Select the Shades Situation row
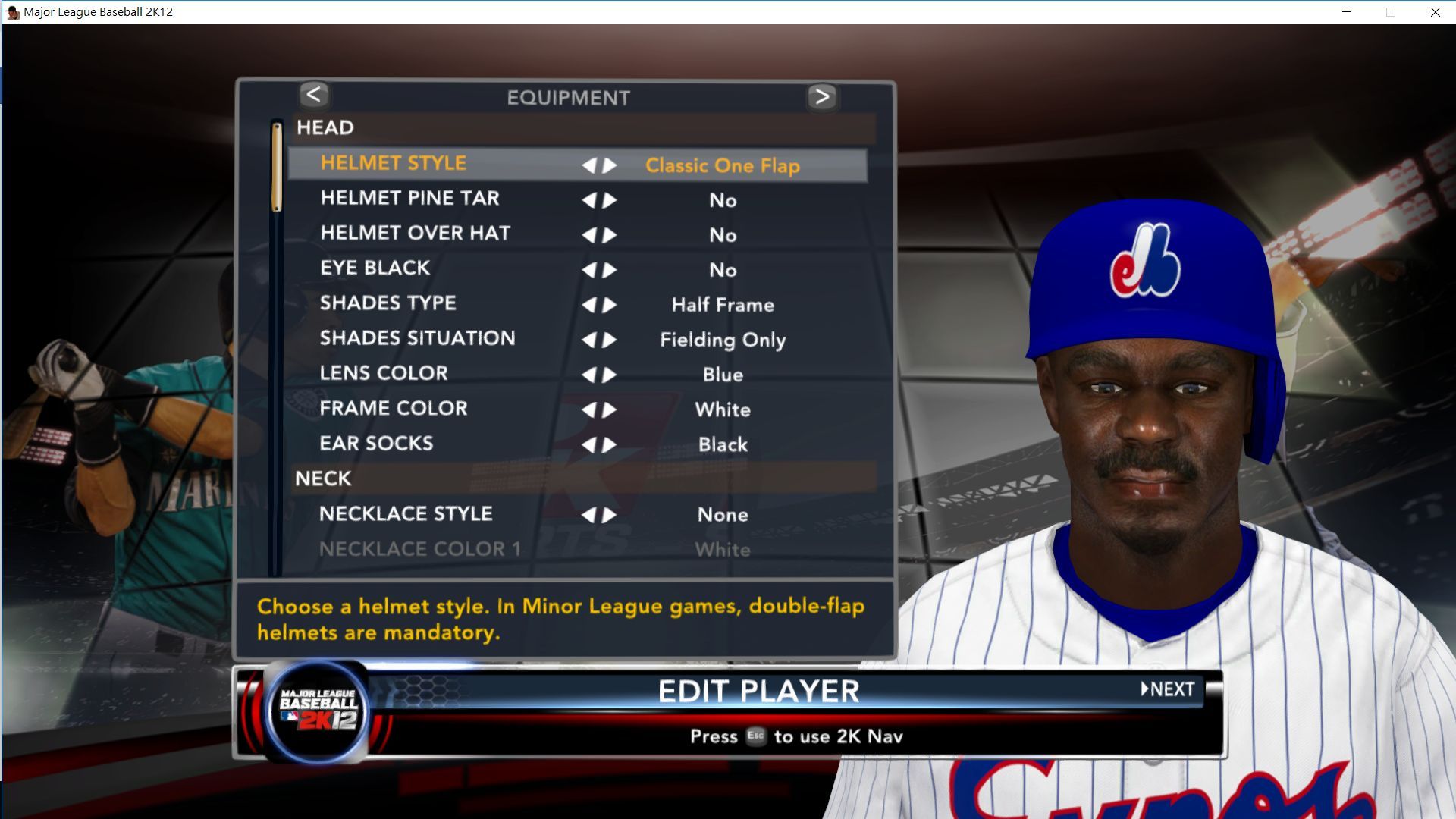This screenshot has width=1456, height=819. click(417, 338)
